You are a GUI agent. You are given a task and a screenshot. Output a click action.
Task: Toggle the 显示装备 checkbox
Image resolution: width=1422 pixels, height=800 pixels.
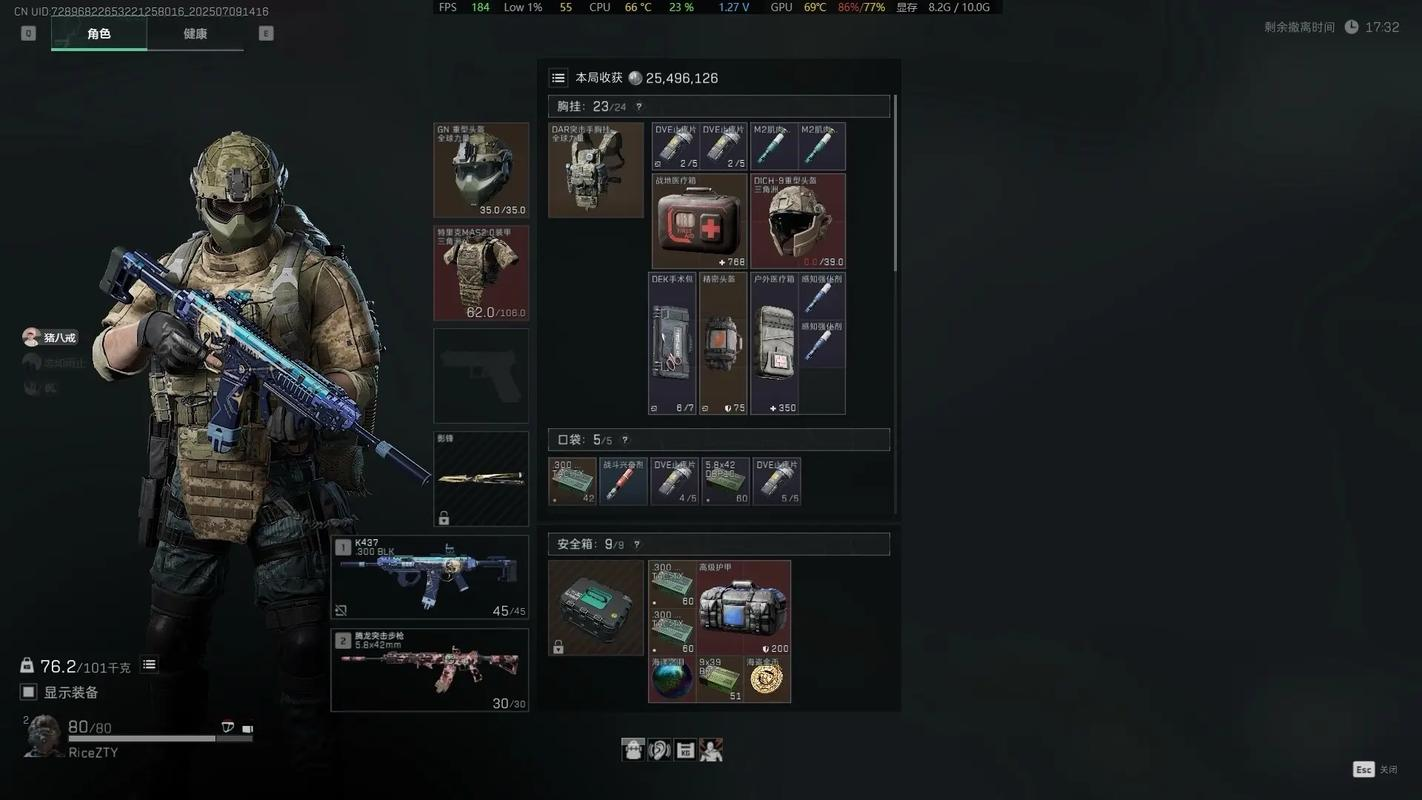click(29, 692)
